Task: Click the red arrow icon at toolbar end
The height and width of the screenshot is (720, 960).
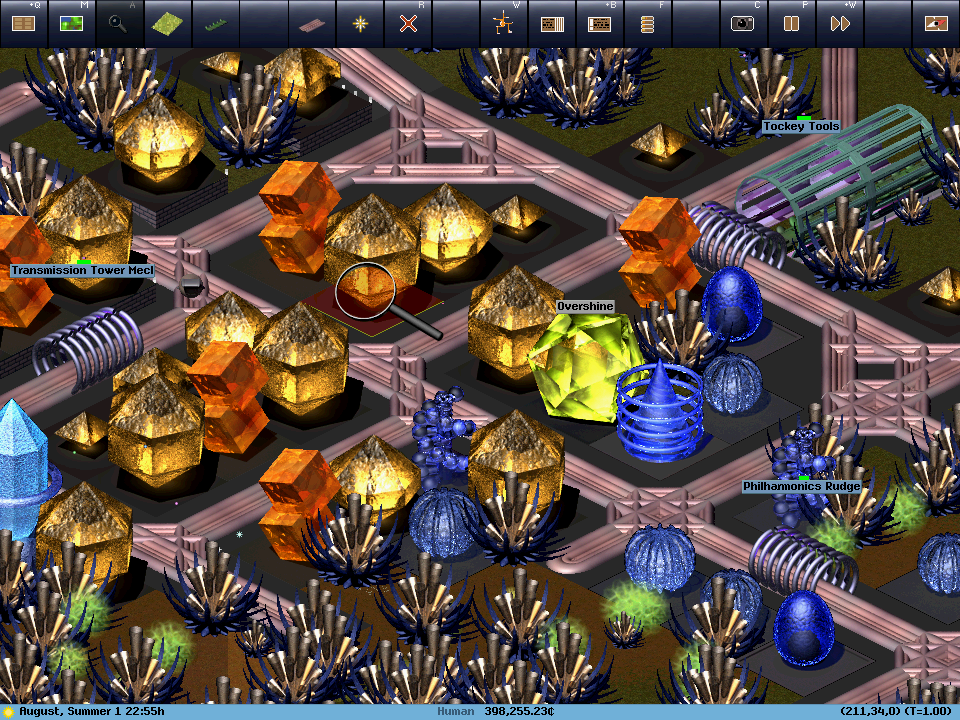Action: [x=936, y=24]
